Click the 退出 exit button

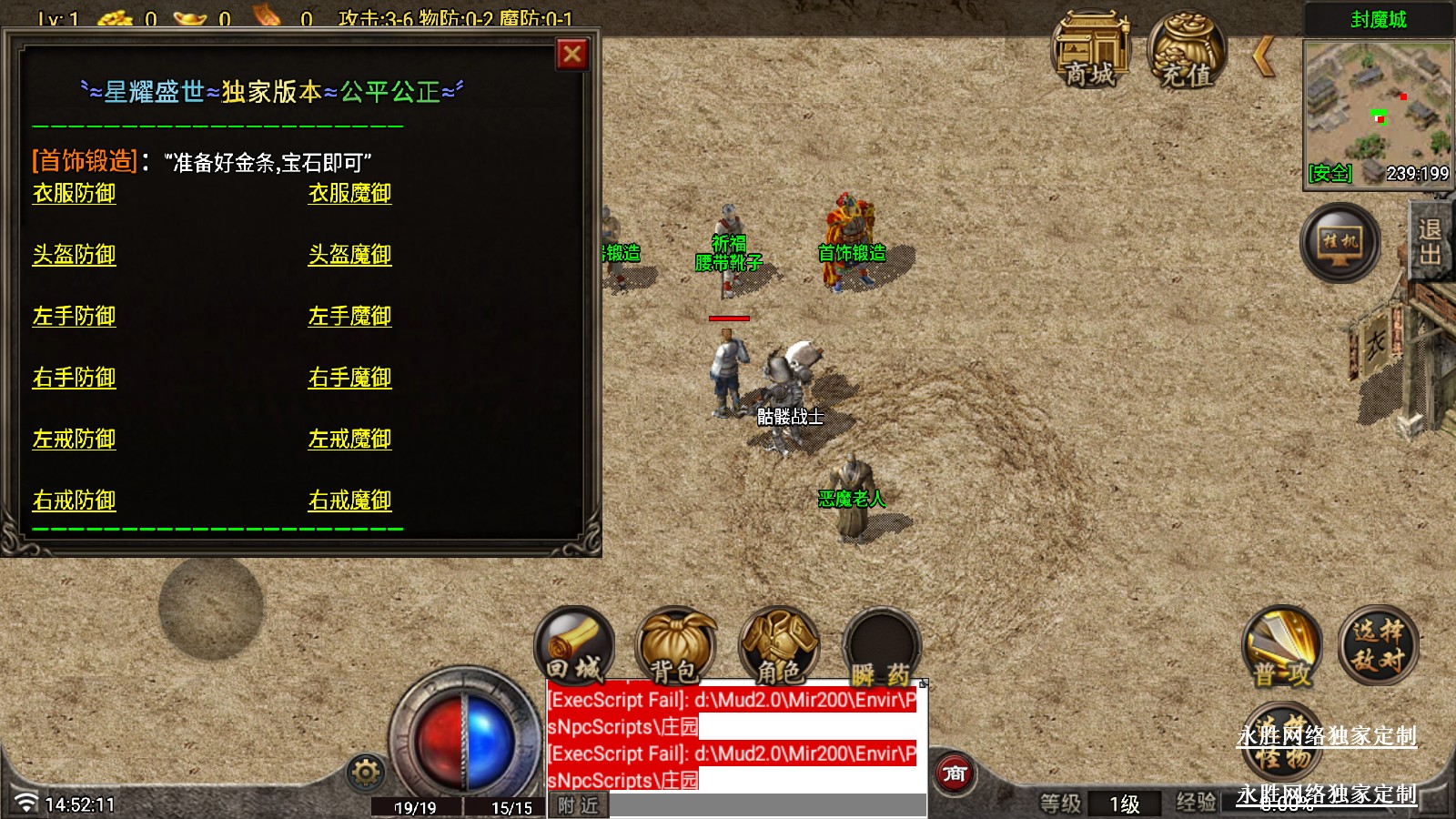pos(1431,241)
